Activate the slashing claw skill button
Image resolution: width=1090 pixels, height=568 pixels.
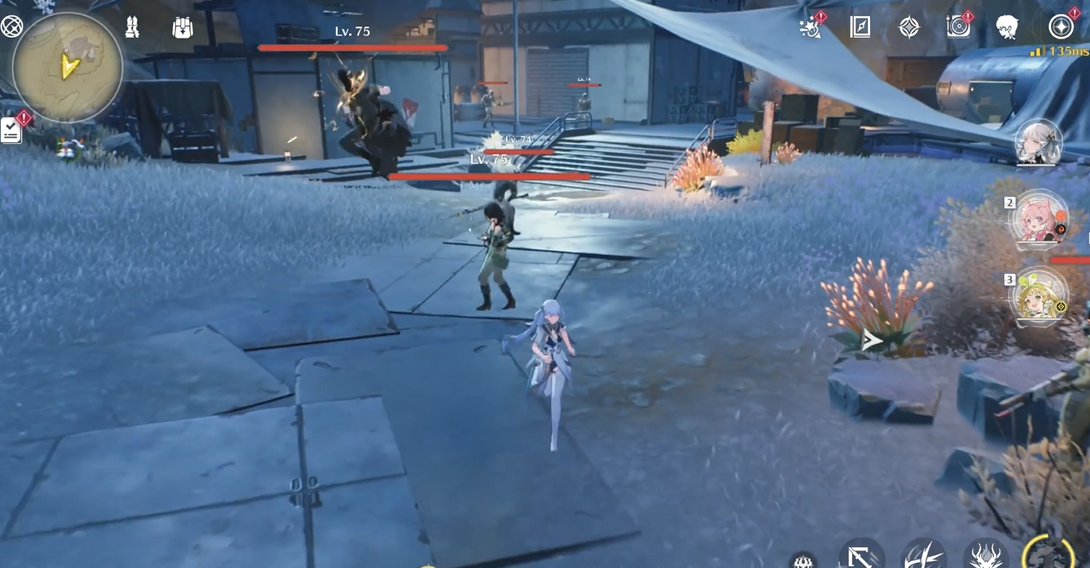pyautogui.click(x=923, y=555)
